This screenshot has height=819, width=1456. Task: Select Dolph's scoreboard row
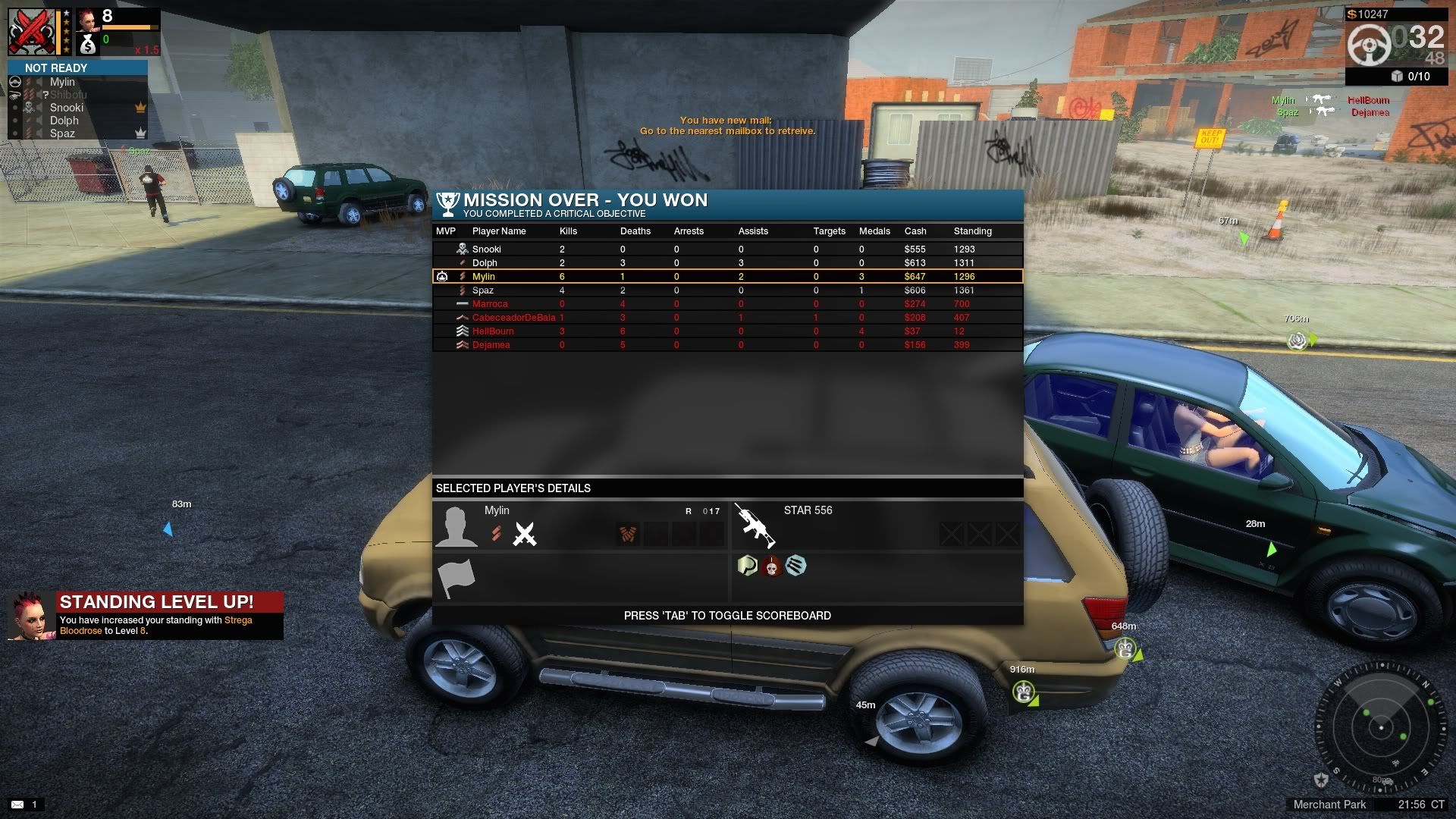click(485, 262)
